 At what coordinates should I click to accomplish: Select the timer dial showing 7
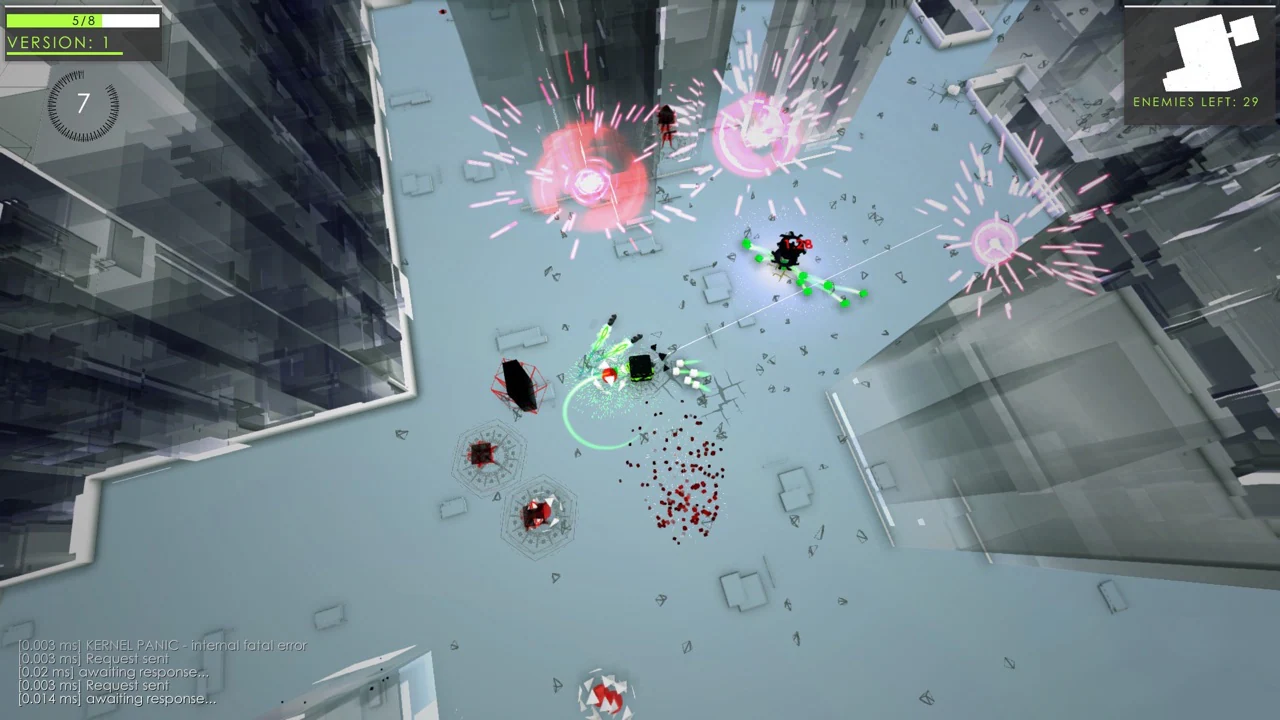tap(81, 105)
